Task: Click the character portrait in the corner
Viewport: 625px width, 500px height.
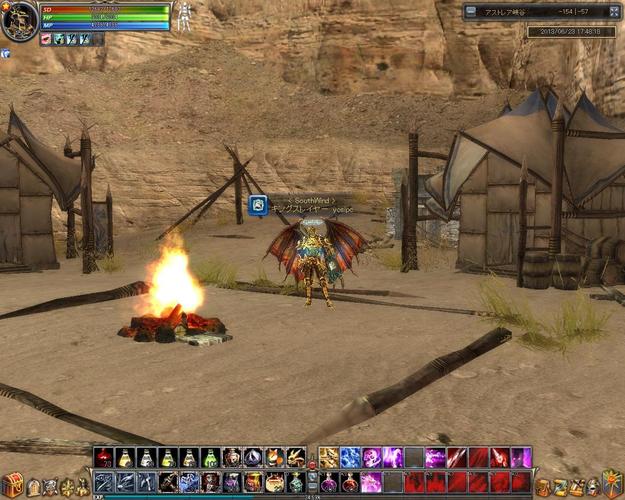Action: [19, 20]
